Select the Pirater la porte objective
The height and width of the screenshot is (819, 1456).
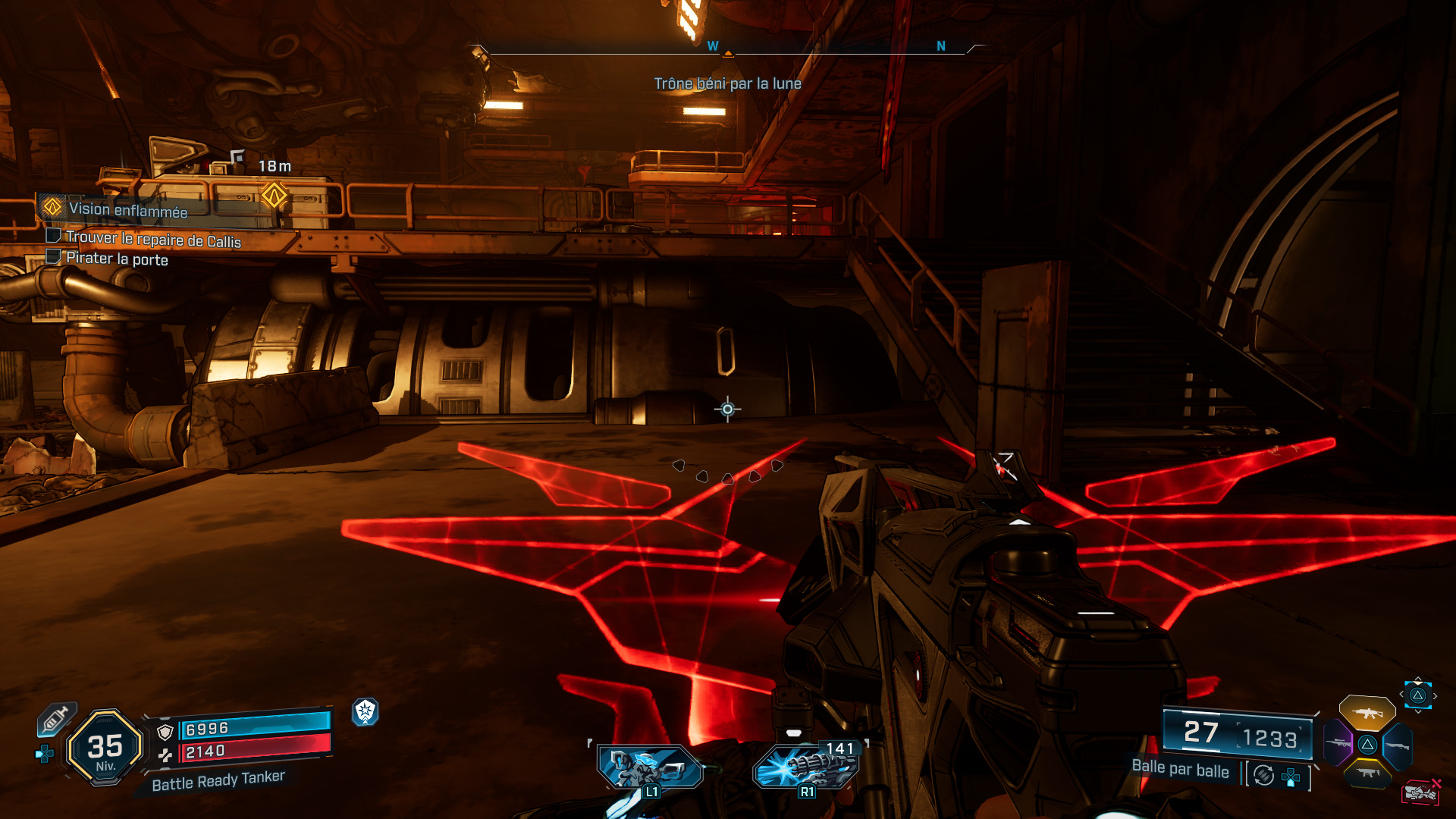click(117, 259)
